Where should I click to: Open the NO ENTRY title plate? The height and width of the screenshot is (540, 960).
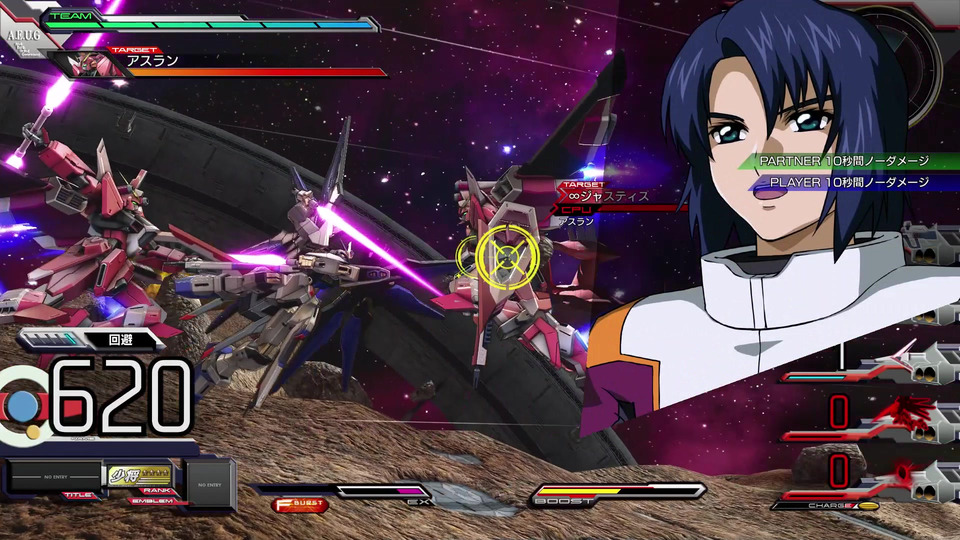point(55,478)
